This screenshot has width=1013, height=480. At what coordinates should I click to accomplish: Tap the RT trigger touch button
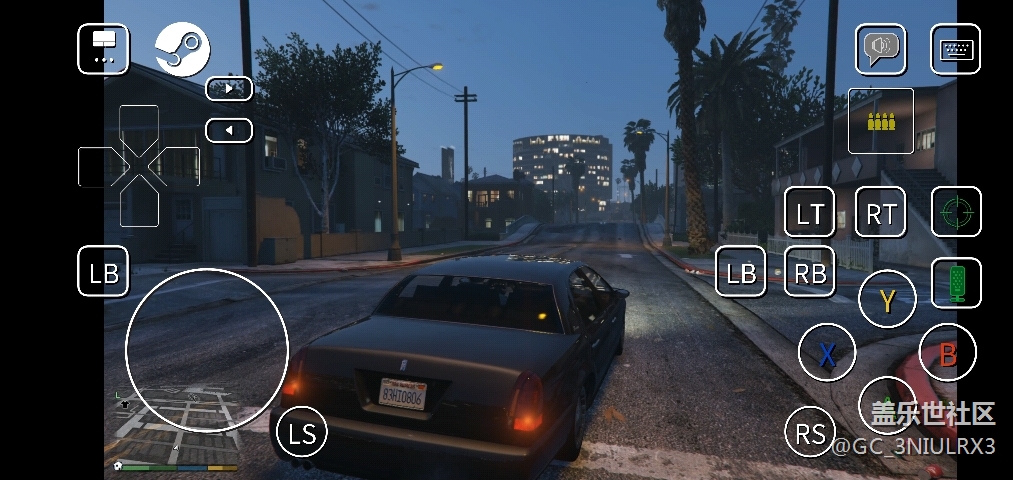(x=880, y=212)
